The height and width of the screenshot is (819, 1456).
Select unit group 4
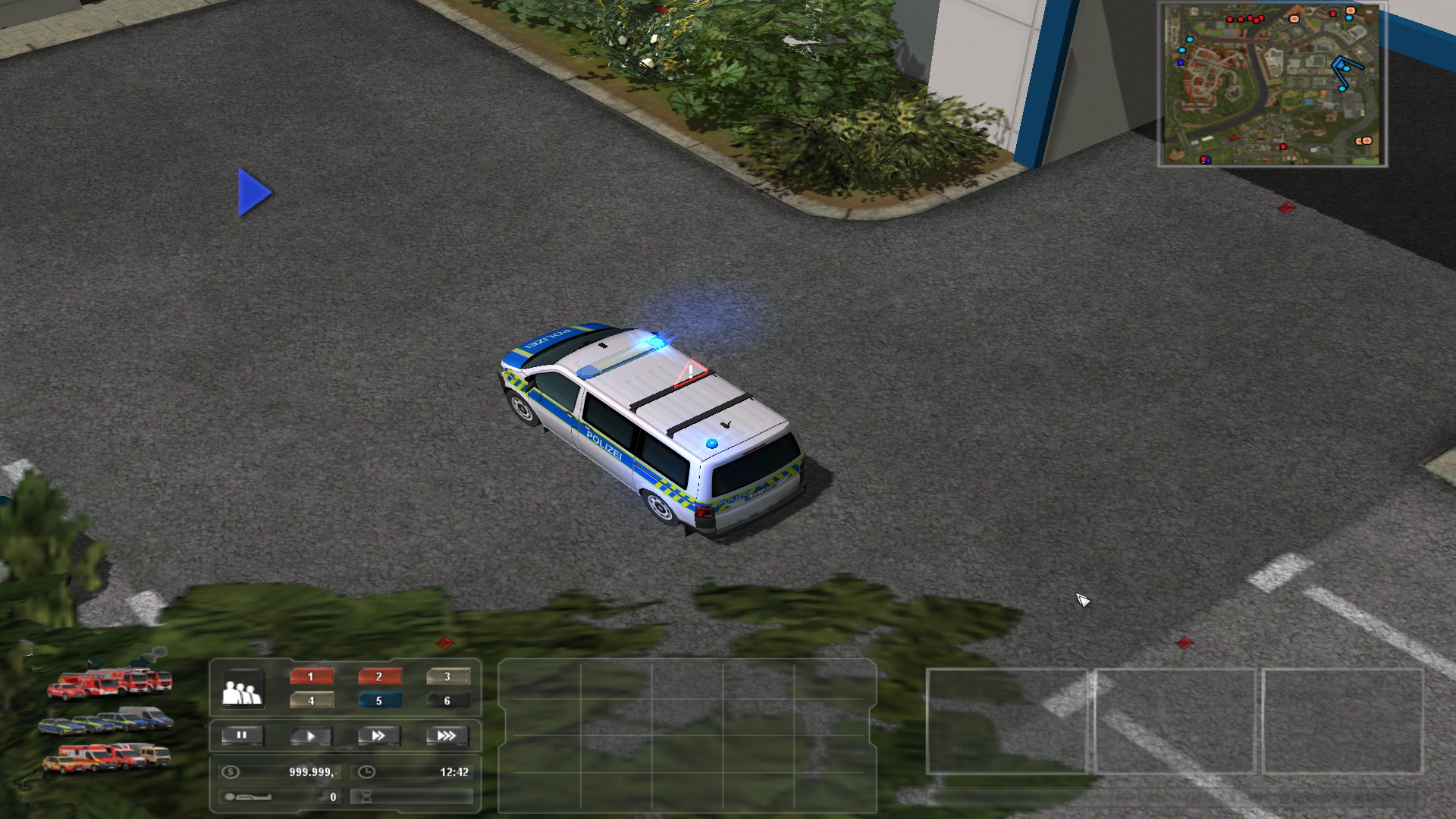tap(311, 701)
